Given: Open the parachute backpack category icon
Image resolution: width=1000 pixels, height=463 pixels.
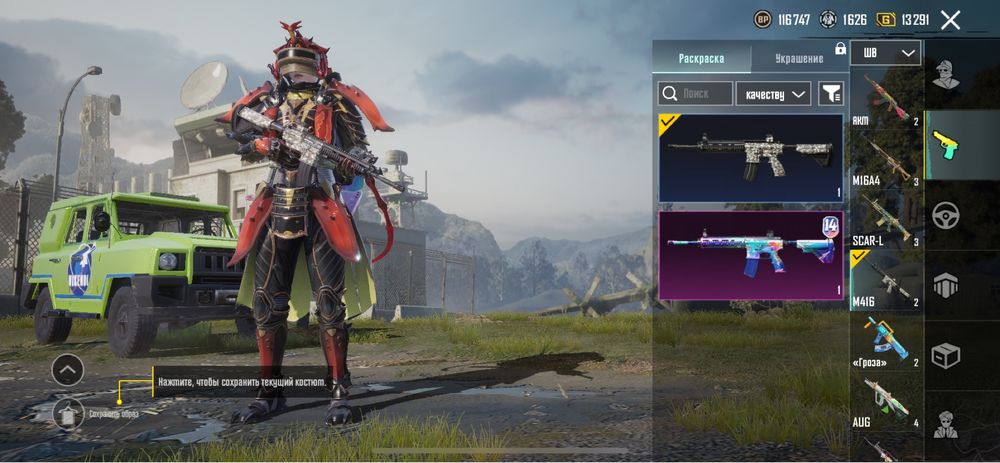Looking at the screenshot, I should [945, 285].
